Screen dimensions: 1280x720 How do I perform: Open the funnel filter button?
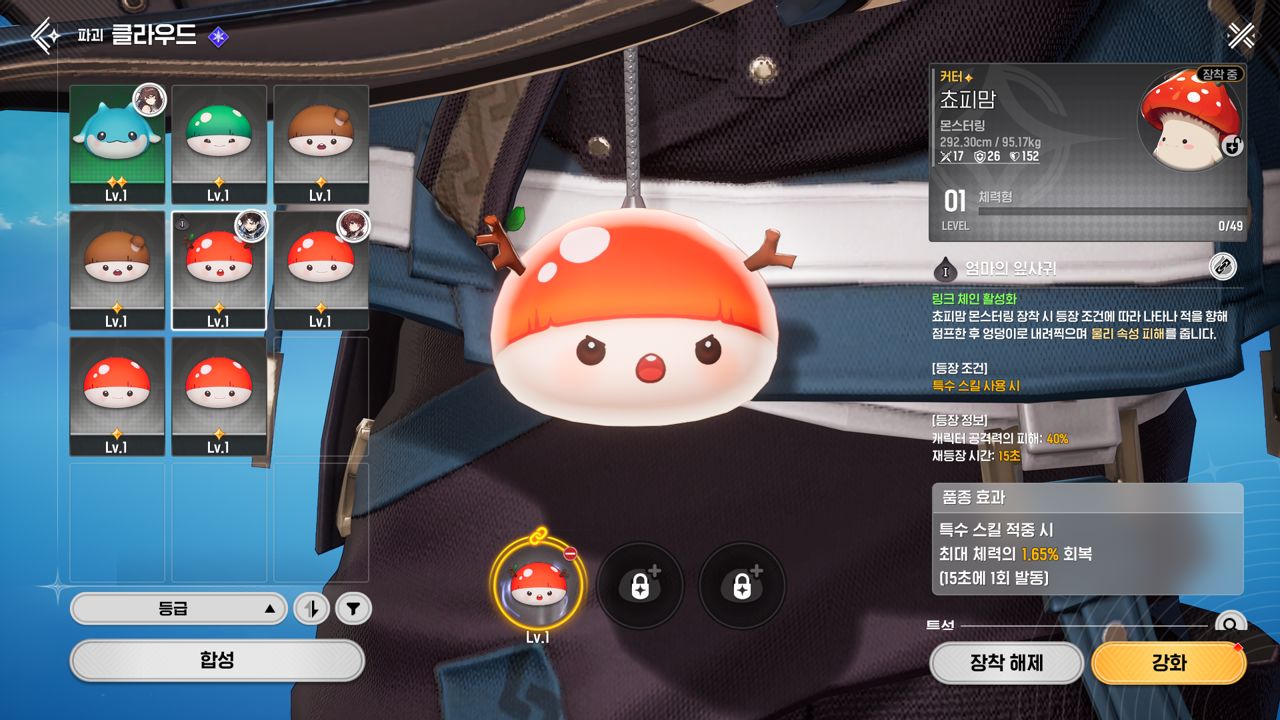coord(353,608)
